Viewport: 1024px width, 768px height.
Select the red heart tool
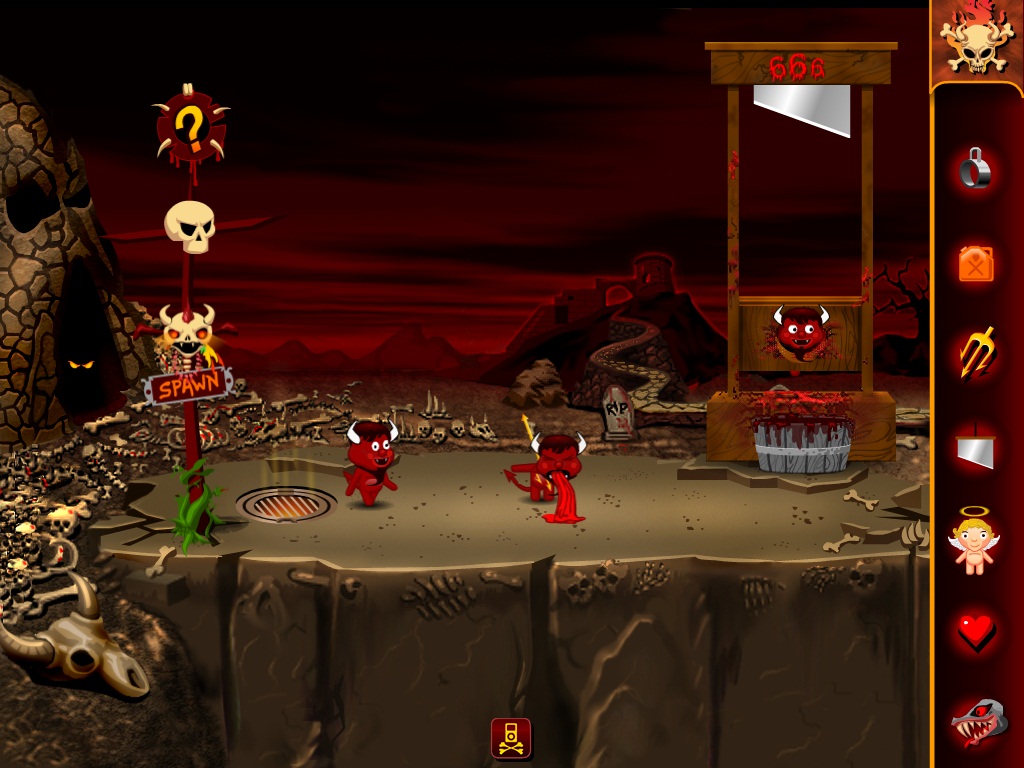pos(976,632)
